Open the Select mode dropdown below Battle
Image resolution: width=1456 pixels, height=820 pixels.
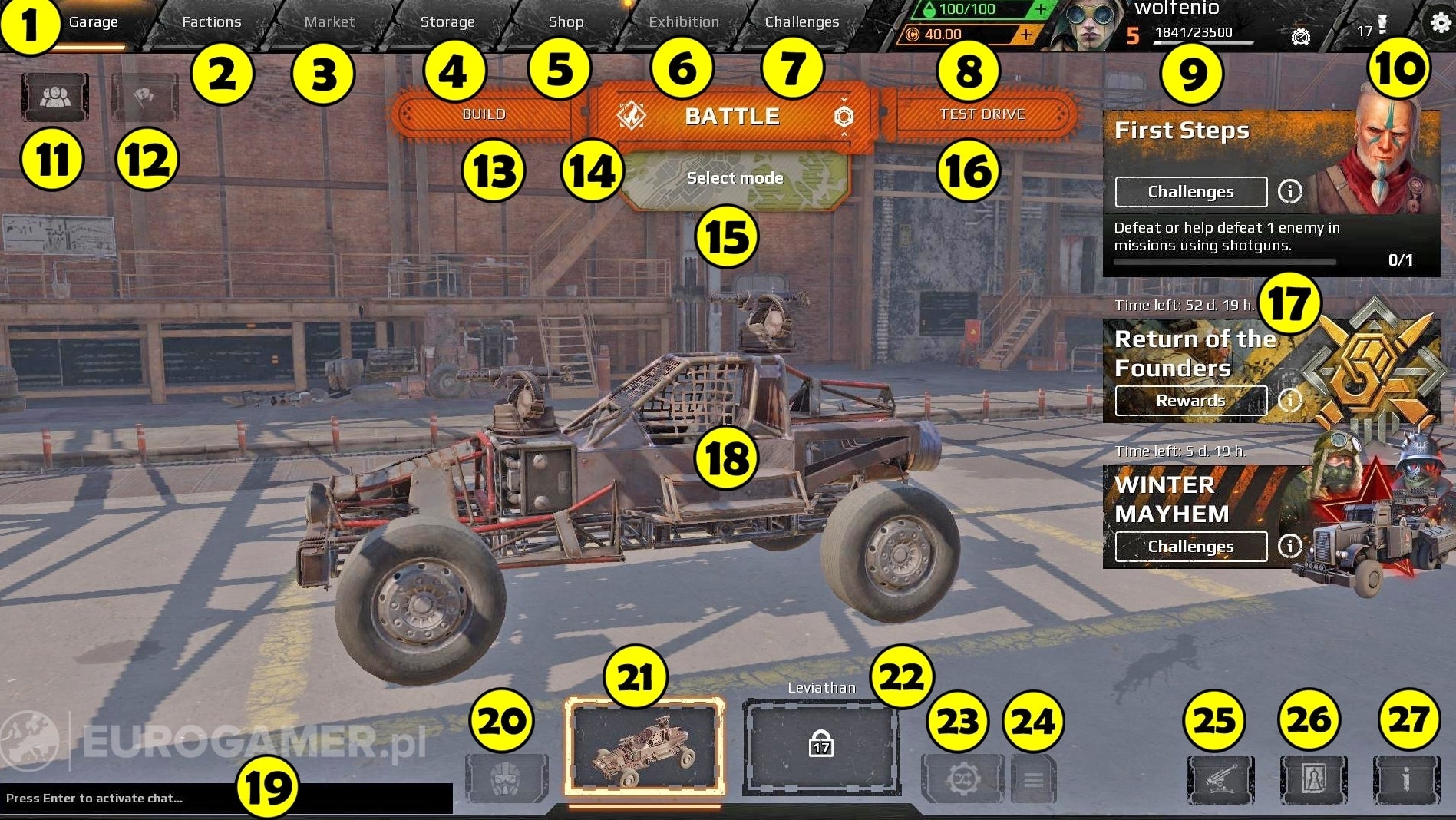click(x=735, y=177)
